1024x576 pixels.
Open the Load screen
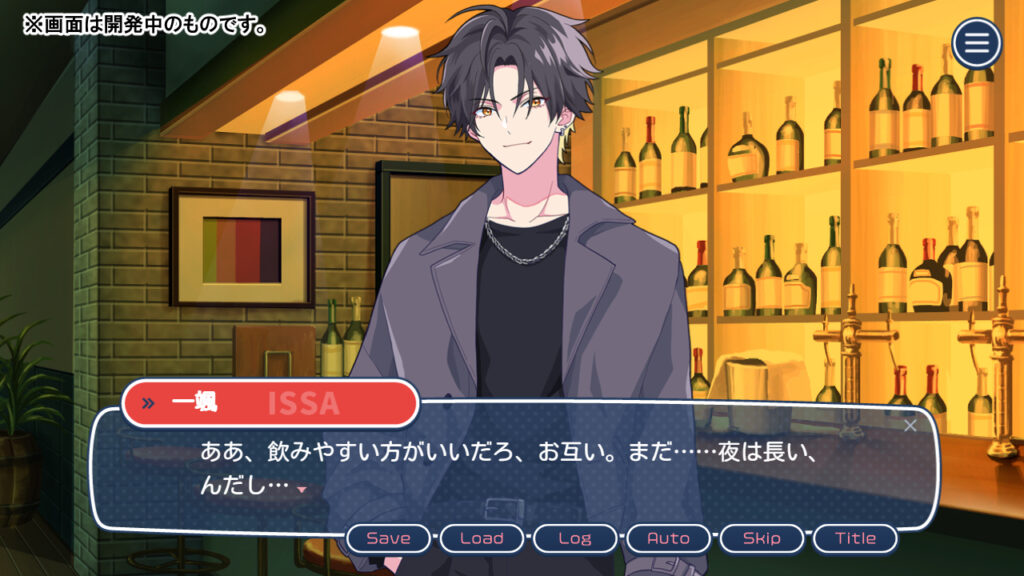point(481,538)
